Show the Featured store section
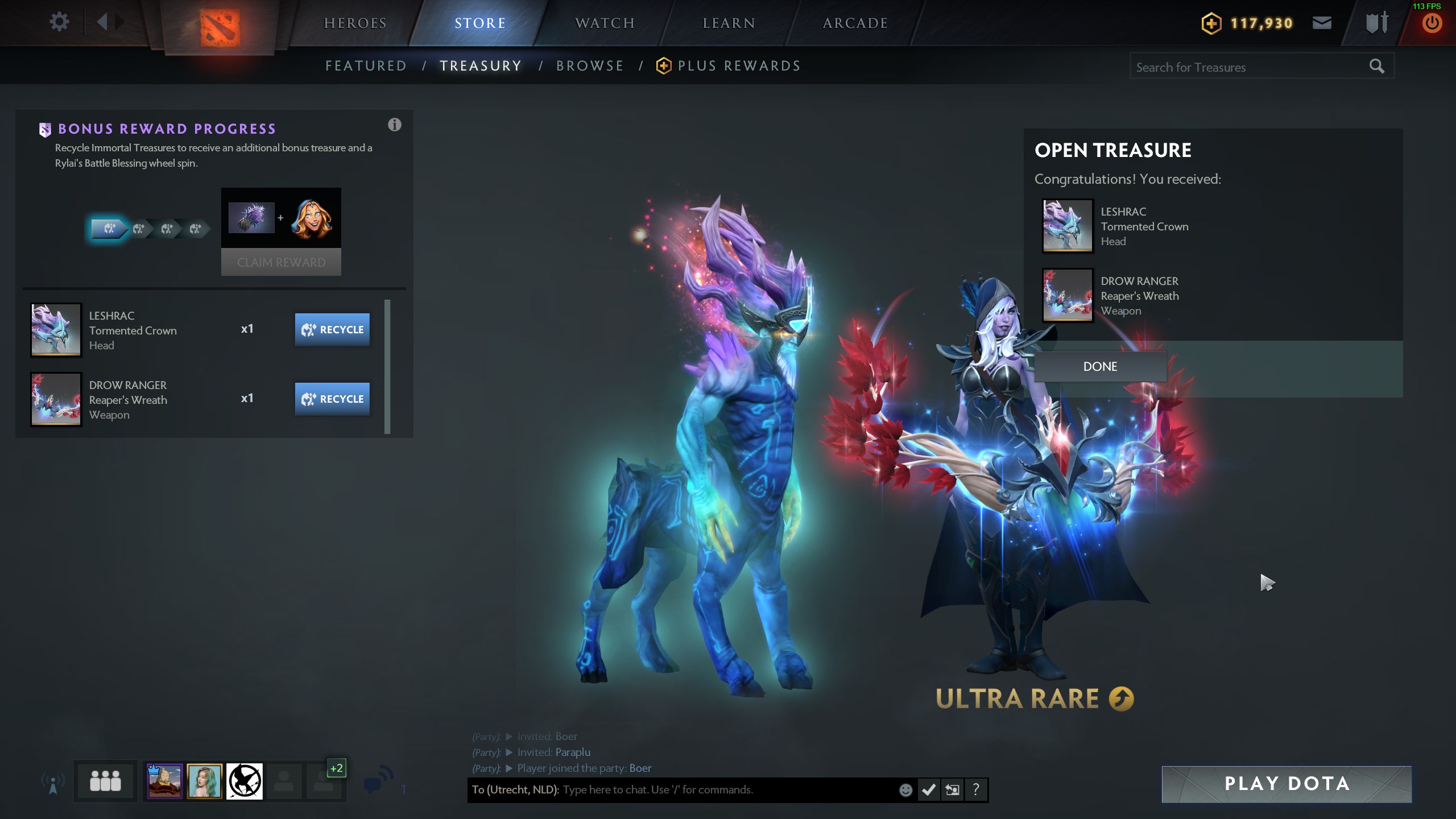The height and width of the screenshot is (819, 1456). point(366,66)
